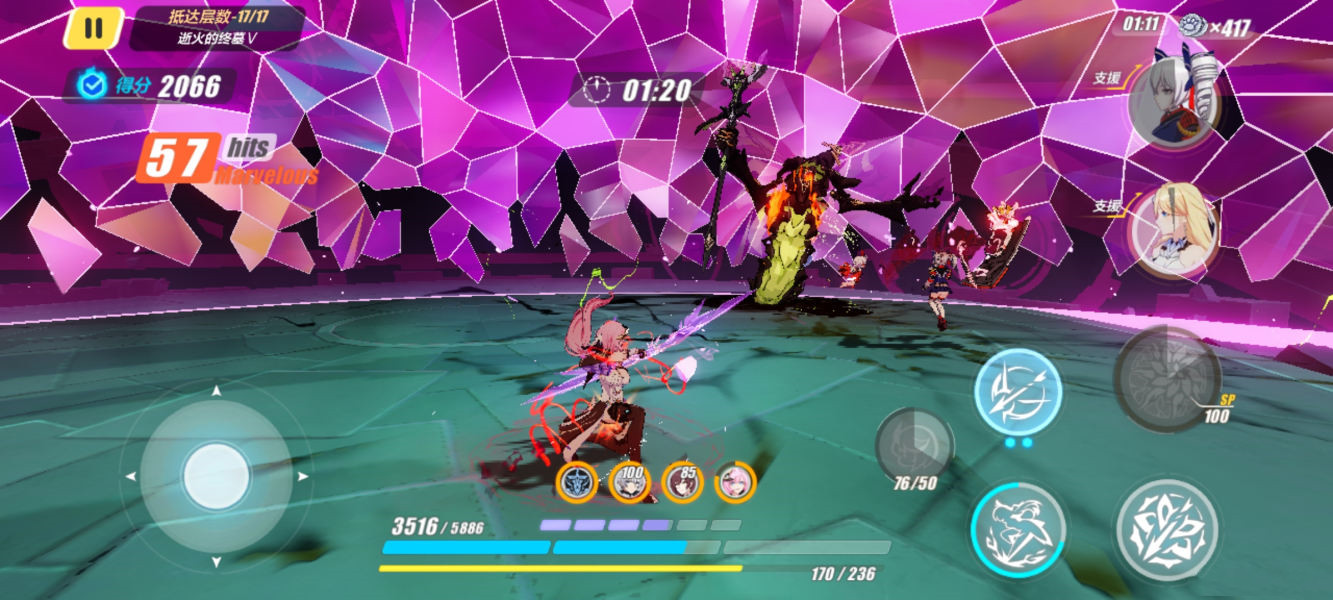The width and height of the screenshot is (1333, 600).
Task: Trigger the ultimate skill marked SP 100
Action: (1166, 376)
